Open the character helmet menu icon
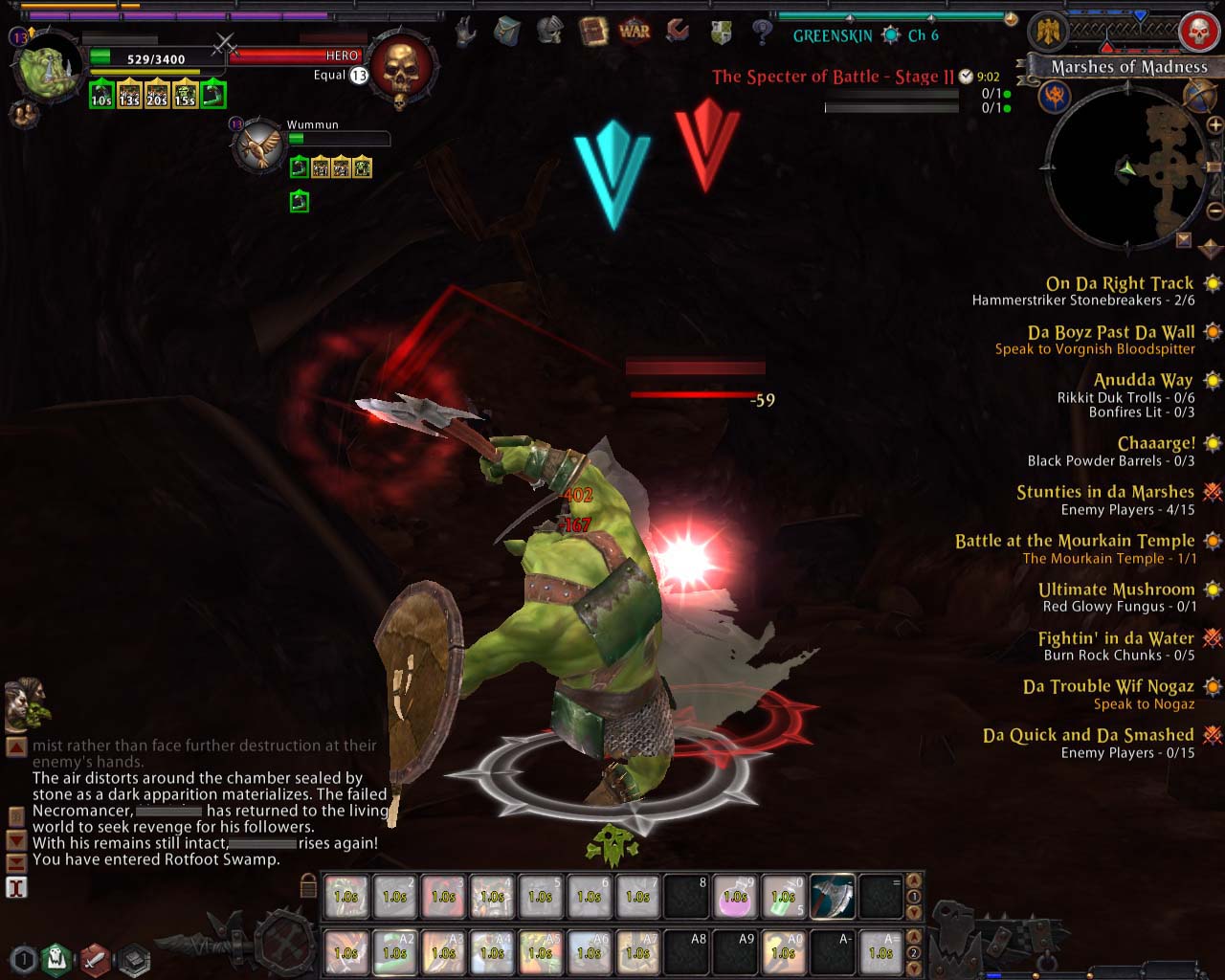The width and height of the screenshot is (1225, 980). click(x=550, y=32)
